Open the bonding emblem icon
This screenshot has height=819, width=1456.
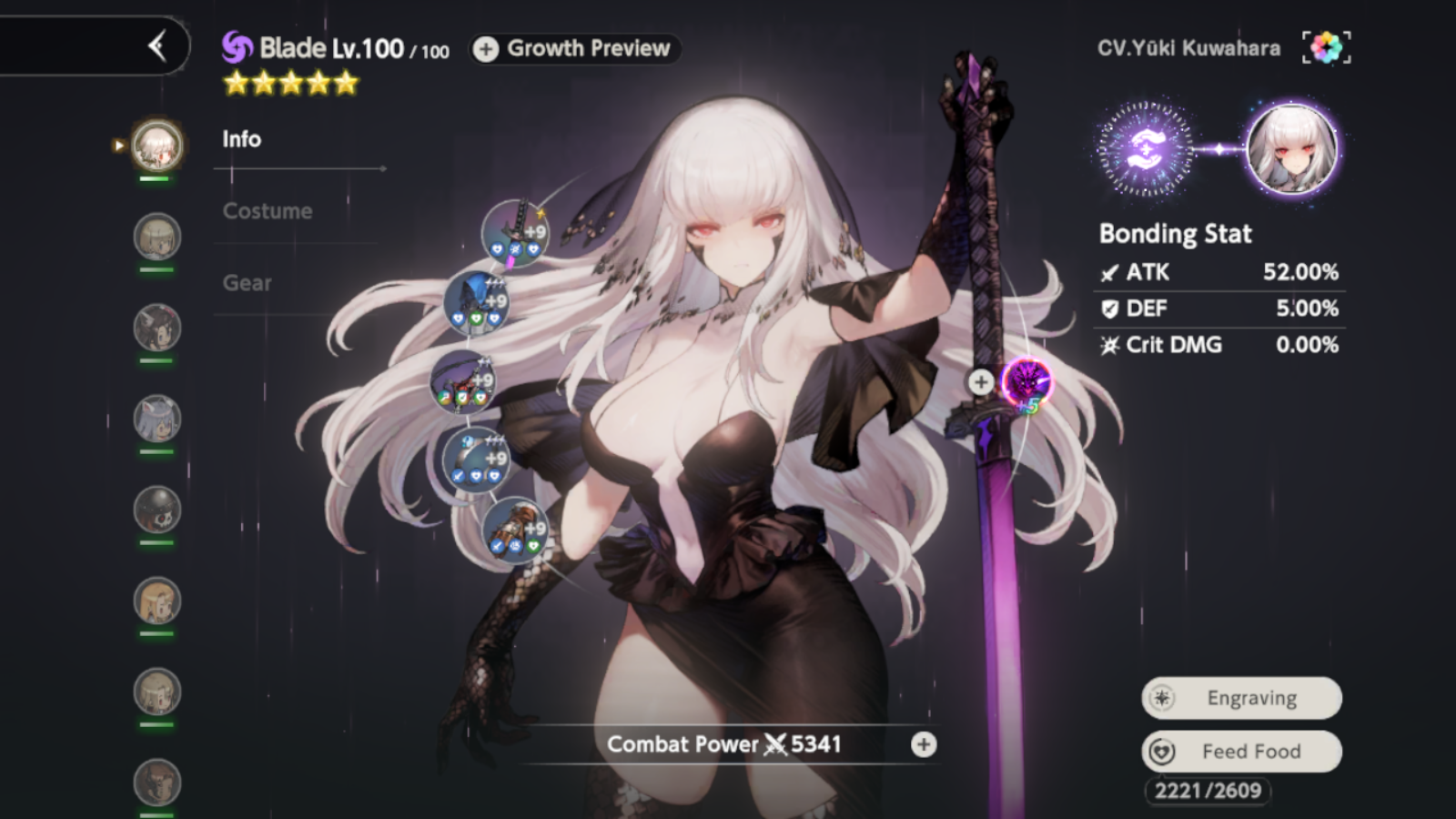[1145, 149]
